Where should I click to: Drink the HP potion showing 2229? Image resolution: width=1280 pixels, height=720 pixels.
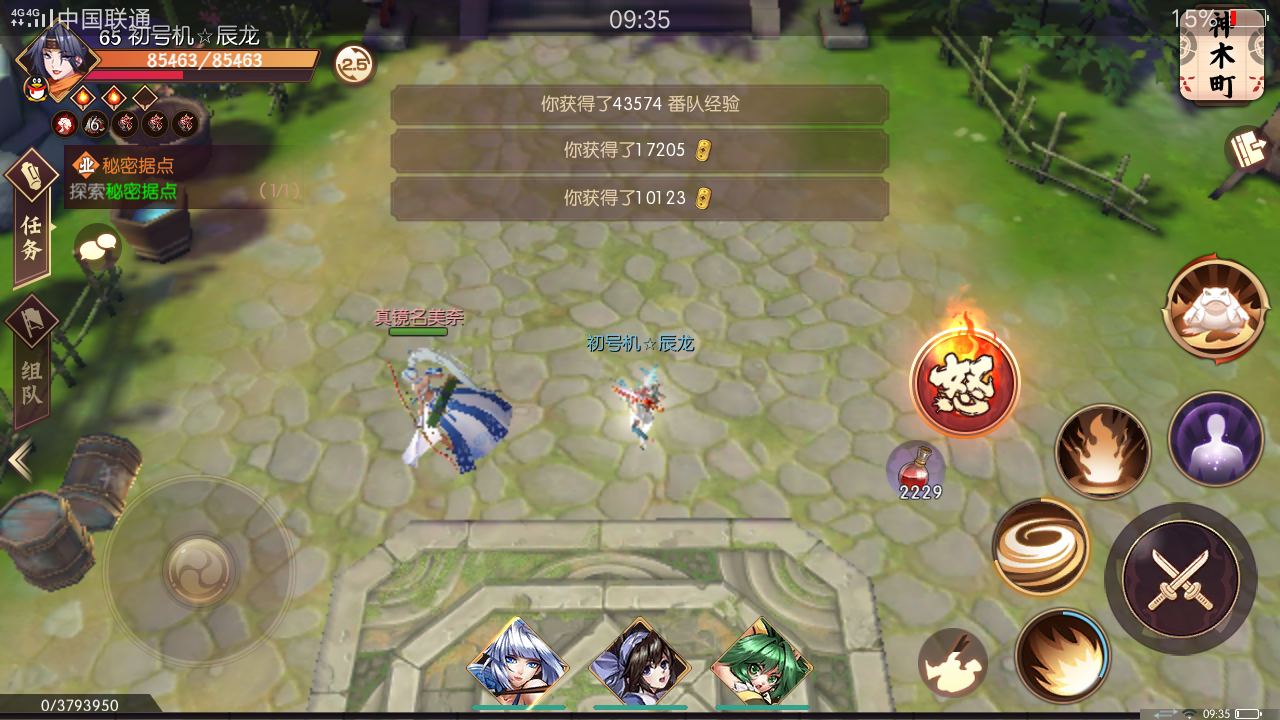(x=916, y=468)
